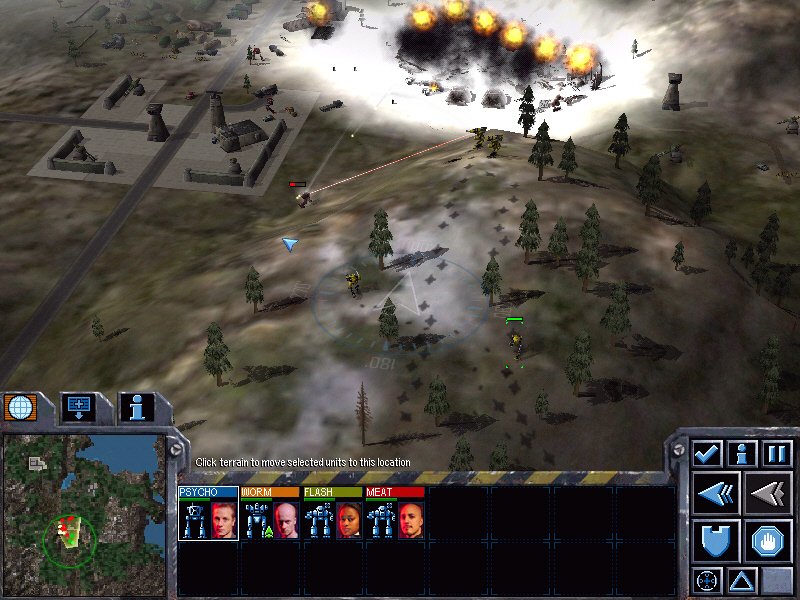Viewport: 800px width, 600px height.
Task: Activate the blue shield guard command
Action: point(716,541)
